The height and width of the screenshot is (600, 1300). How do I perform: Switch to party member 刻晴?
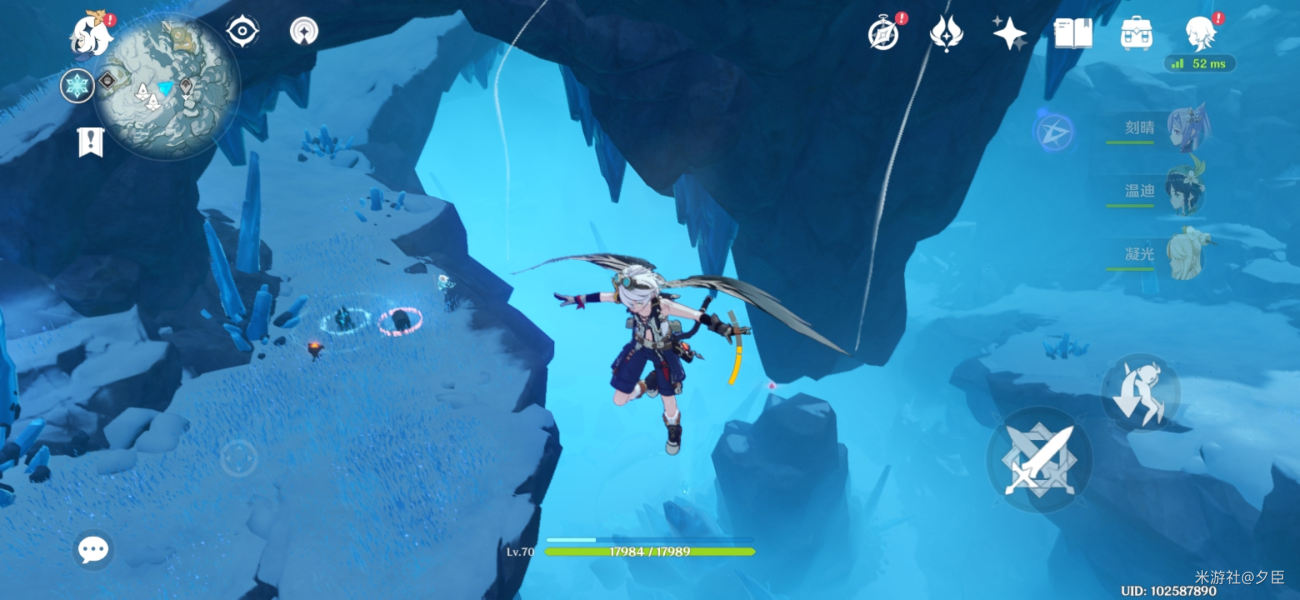click(x=1186, y=128)
